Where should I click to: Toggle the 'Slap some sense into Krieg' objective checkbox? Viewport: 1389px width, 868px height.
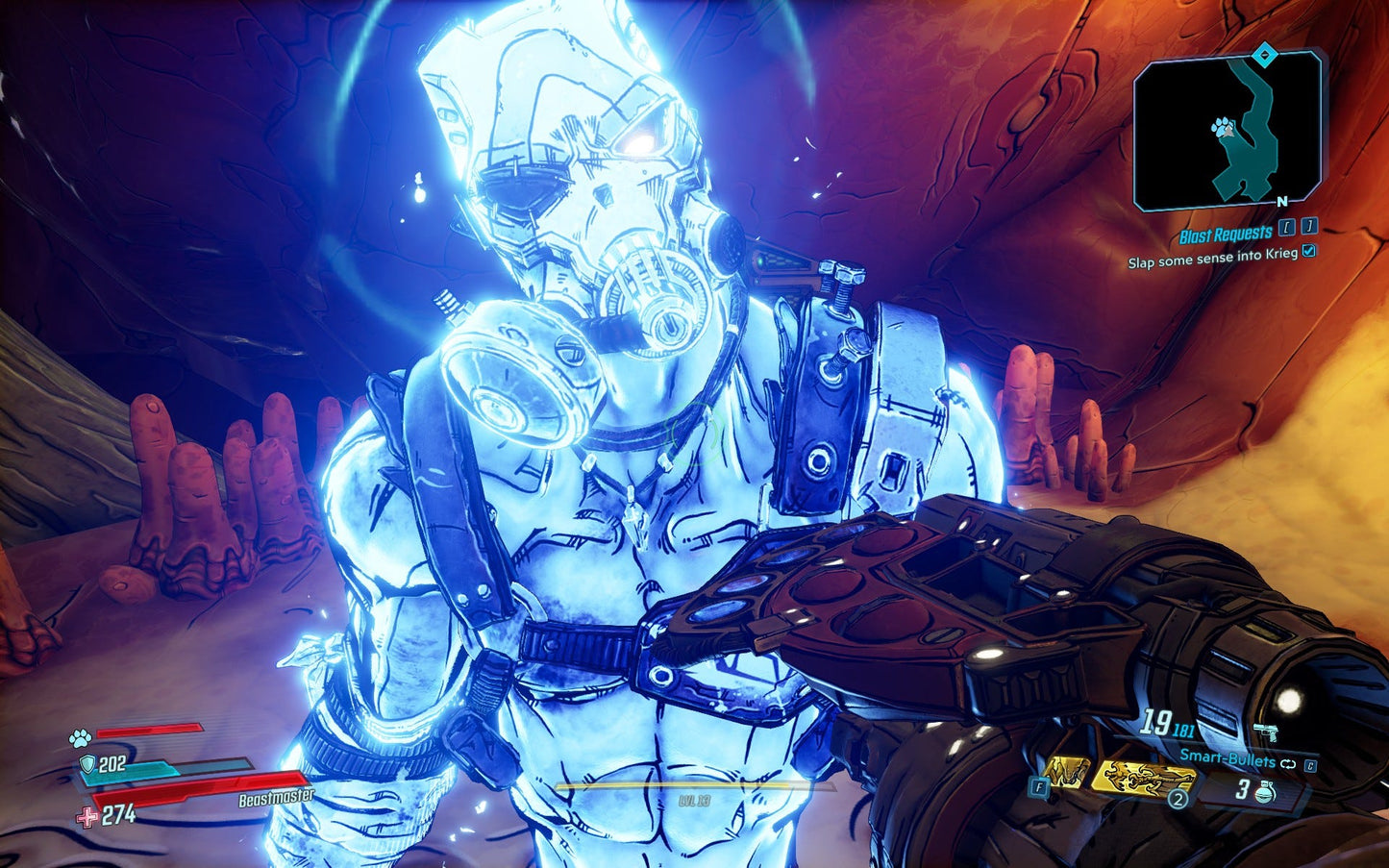[x=1309, y=252]
